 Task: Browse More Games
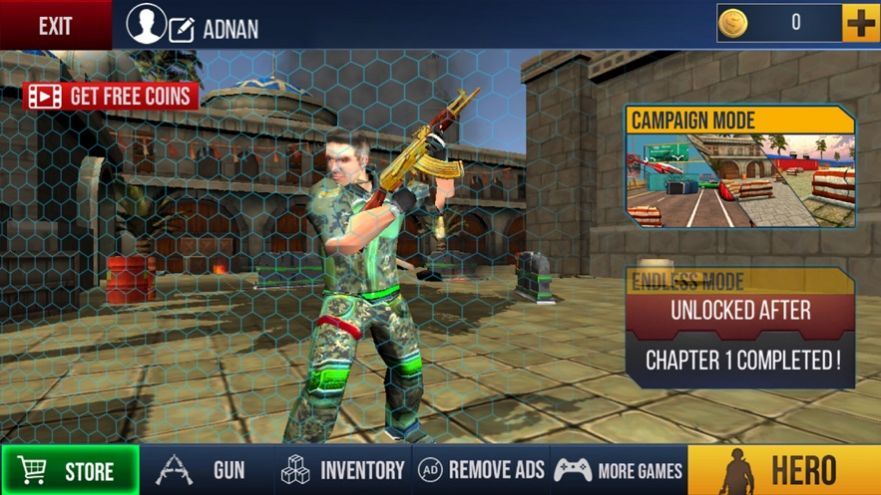[618, 470]
